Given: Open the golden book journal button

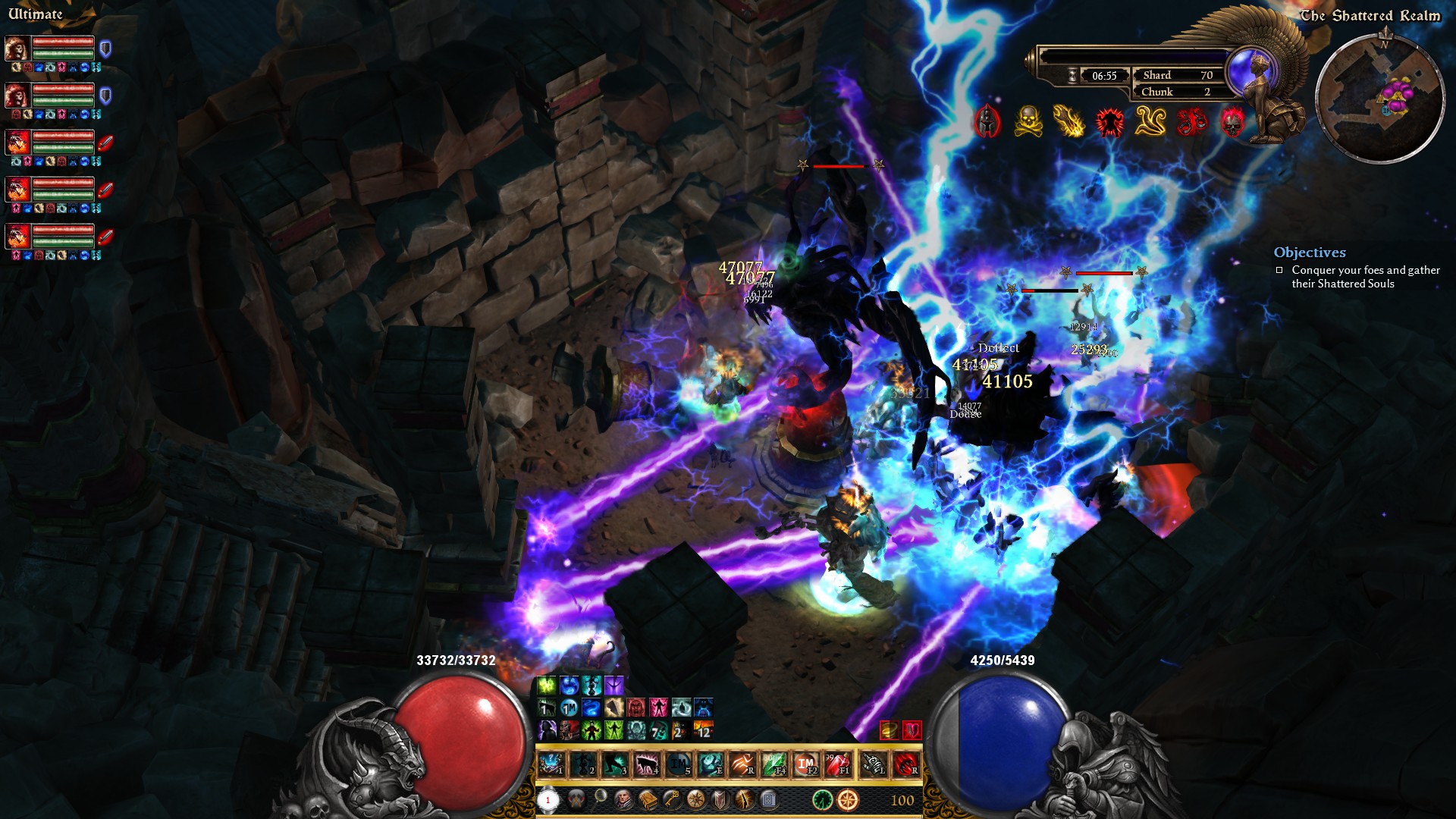Looking at the screenshot, I should click(x=648, y=799).
